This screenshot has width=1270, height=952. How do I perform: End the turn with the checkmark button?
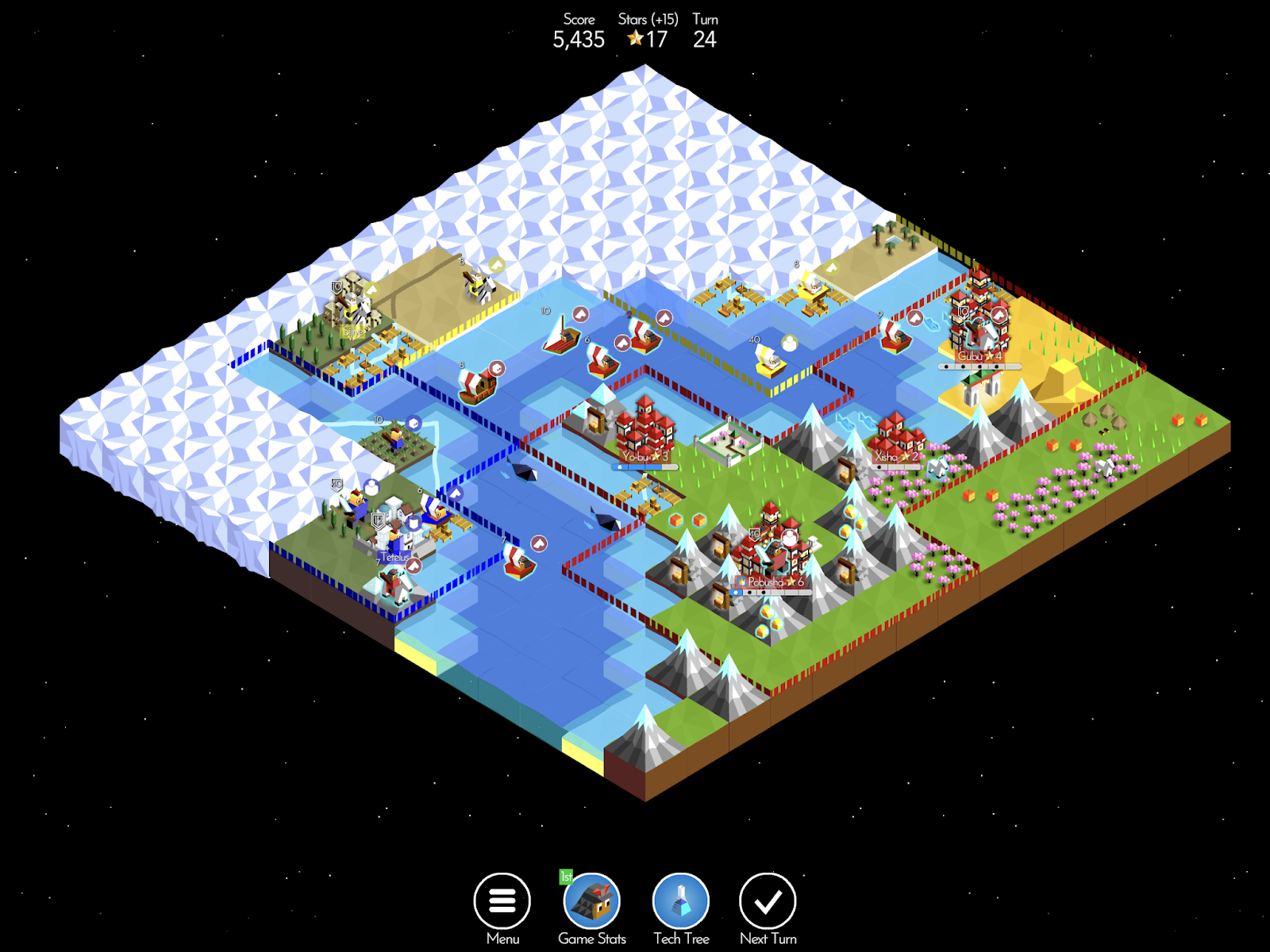(768, 902)
